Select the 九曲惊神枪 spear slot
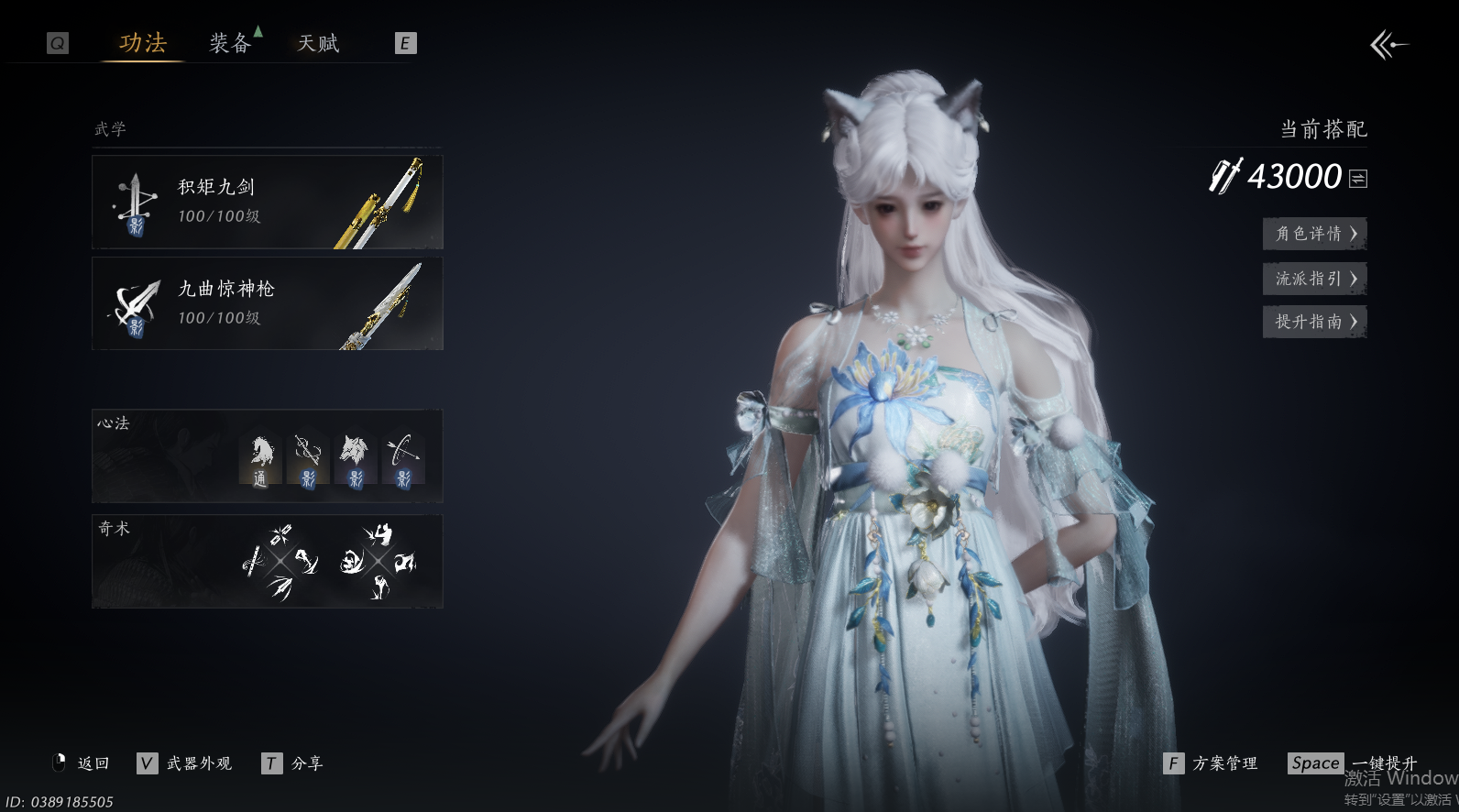 267,303
